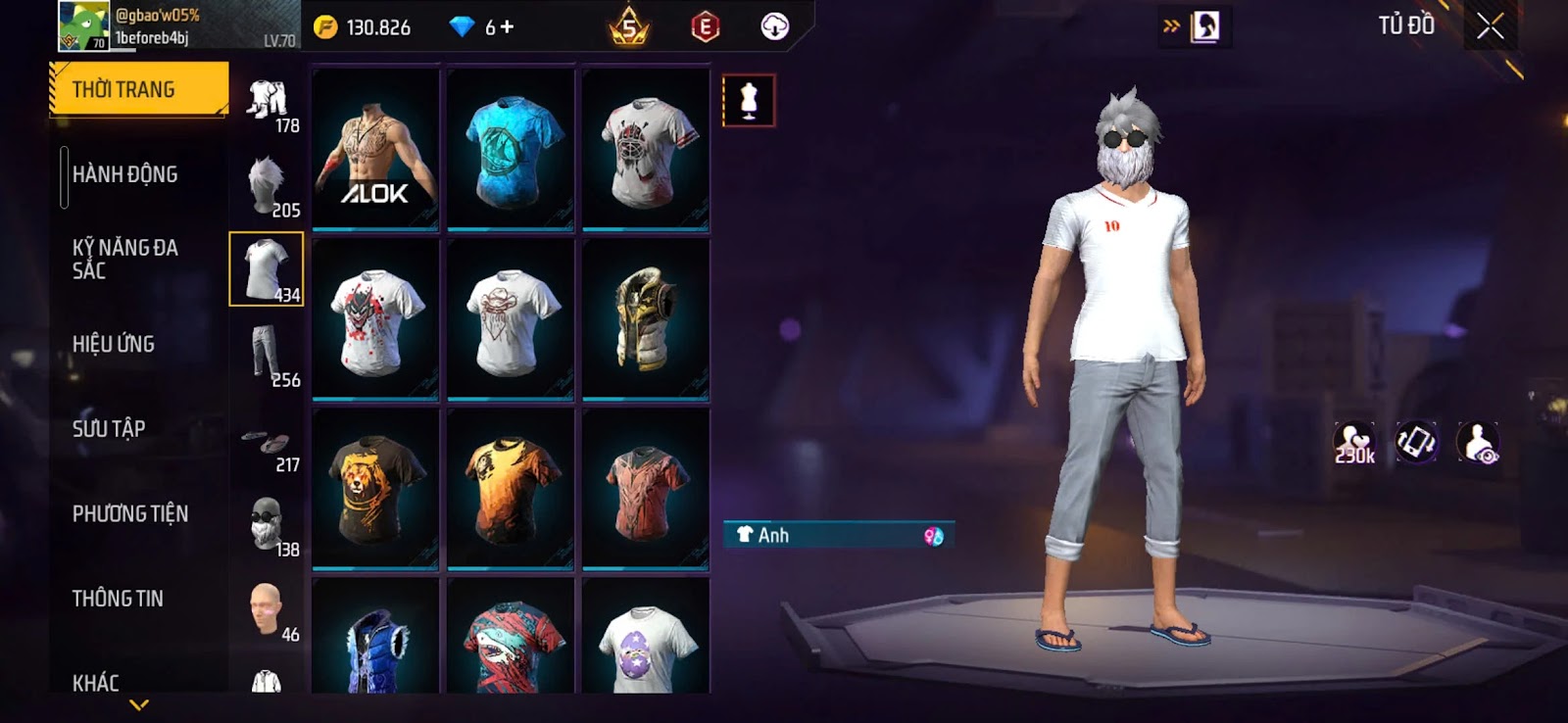1568x723 pixels.
Task: Switch to the Hành Động tab
Action: tap(124, 174)
